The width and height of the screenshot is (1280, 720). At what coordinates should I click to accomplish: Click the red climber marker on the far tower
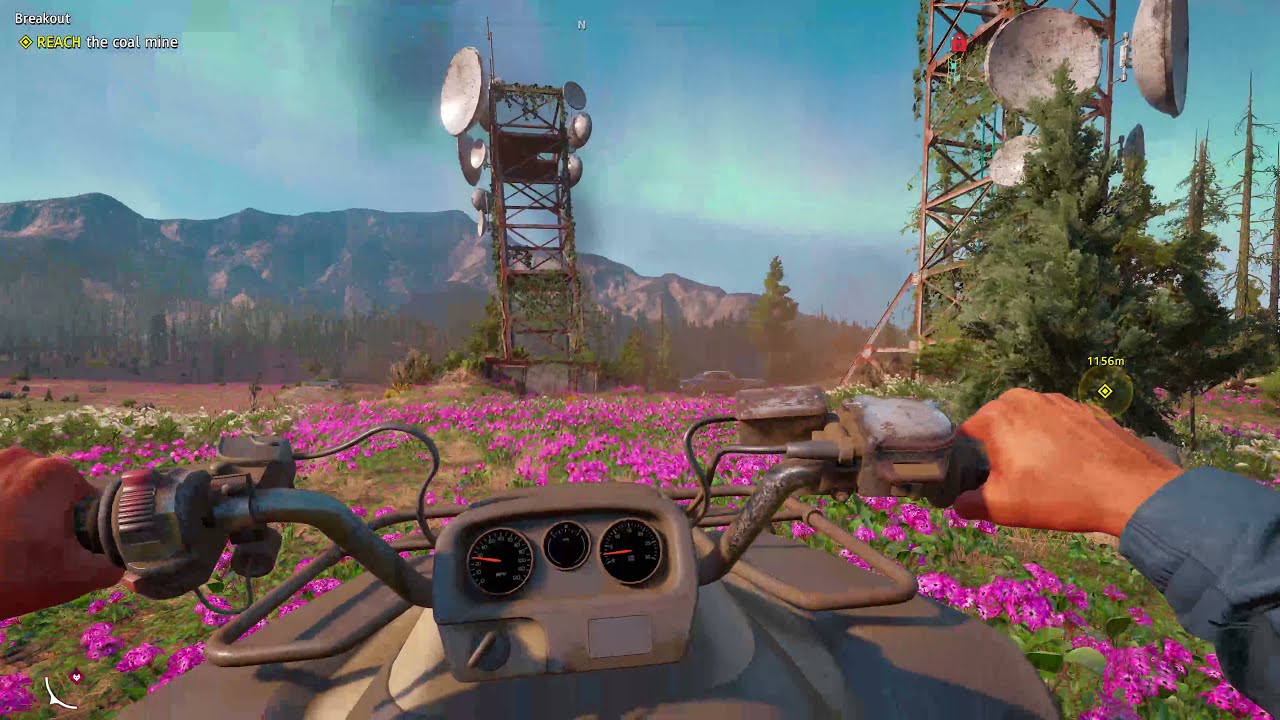click(x=958, y=45)
